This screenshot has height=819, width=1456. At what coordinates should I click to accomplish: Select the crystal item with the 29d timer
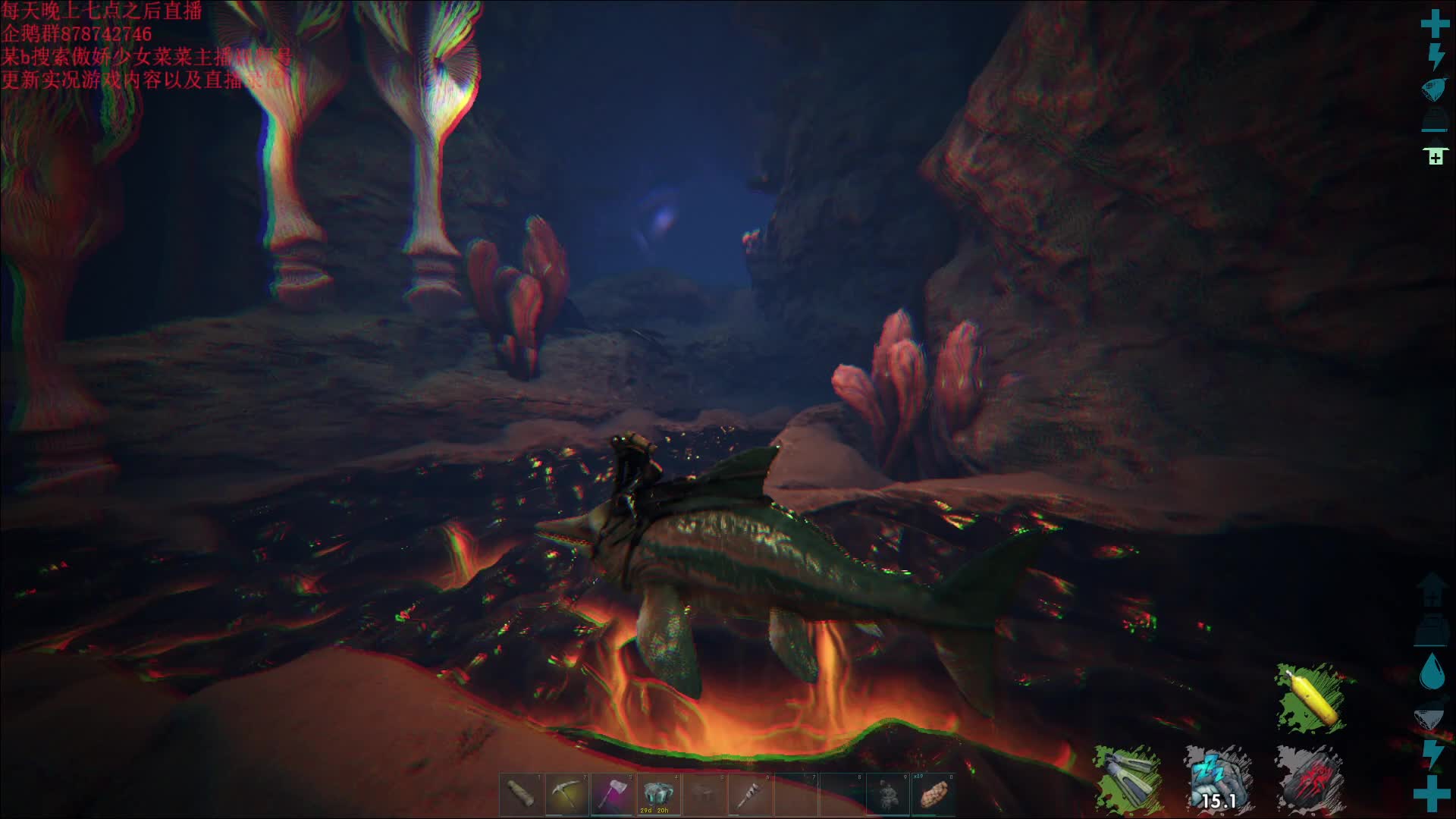[657, 794]
